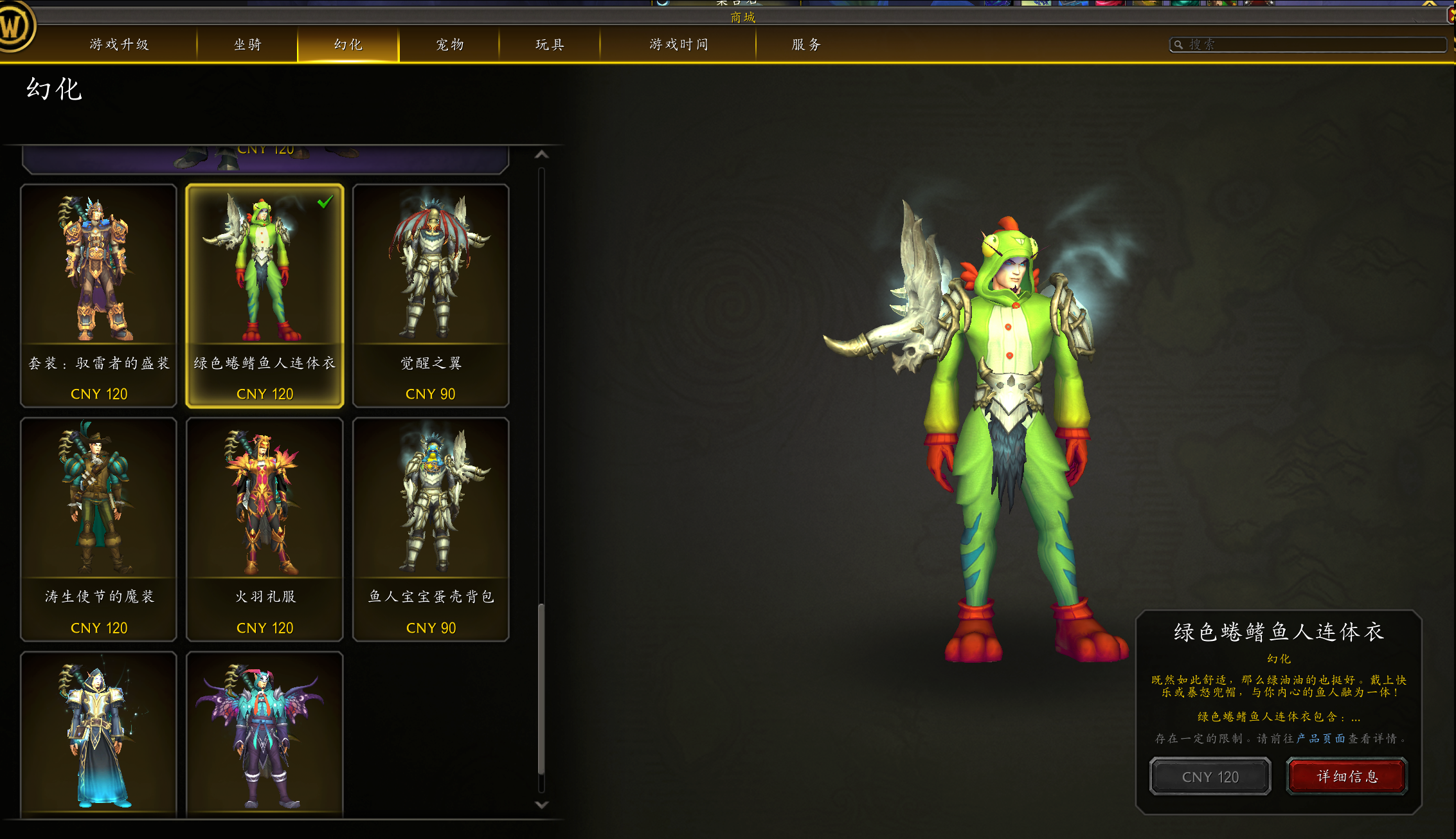
Task: Click the CNY 120 purchase button
Action: point(1210,777)
